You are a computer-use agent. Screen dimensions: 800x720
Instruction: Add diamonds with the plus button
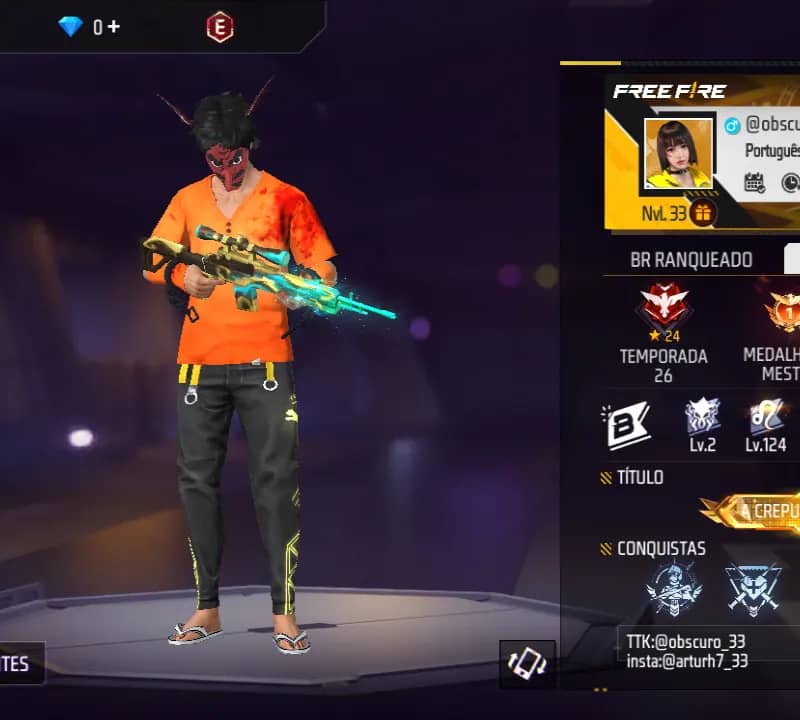click(114, 27)
